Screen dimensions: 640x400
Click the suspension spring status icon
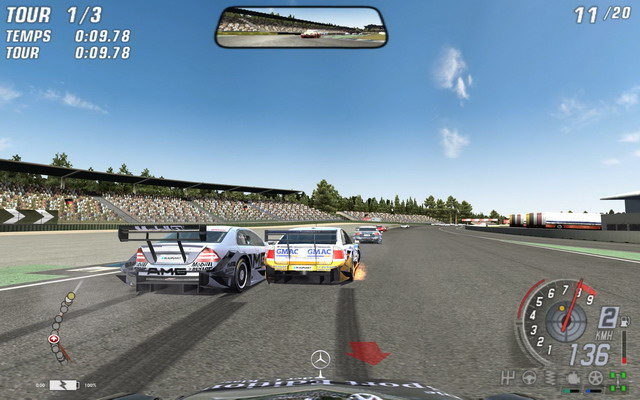[x=551, y=378]
